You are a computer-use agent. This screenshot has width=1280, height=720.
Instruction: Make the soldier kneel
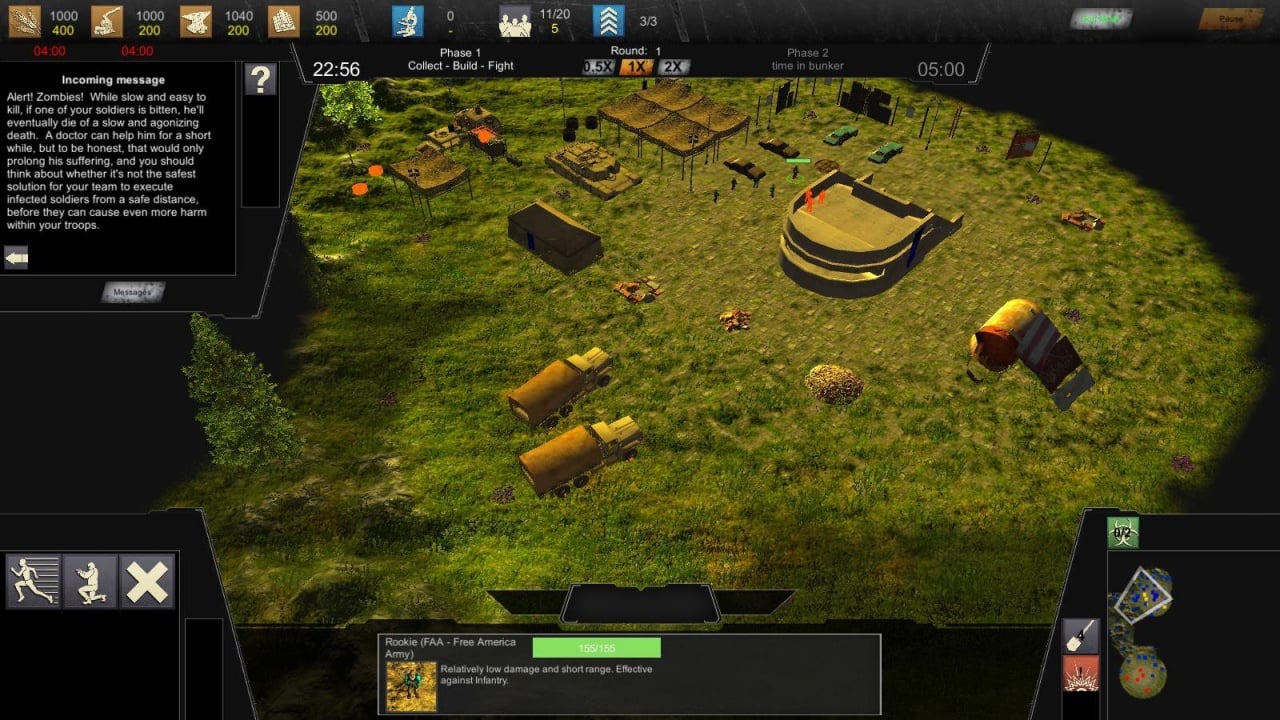coord(90,581)
